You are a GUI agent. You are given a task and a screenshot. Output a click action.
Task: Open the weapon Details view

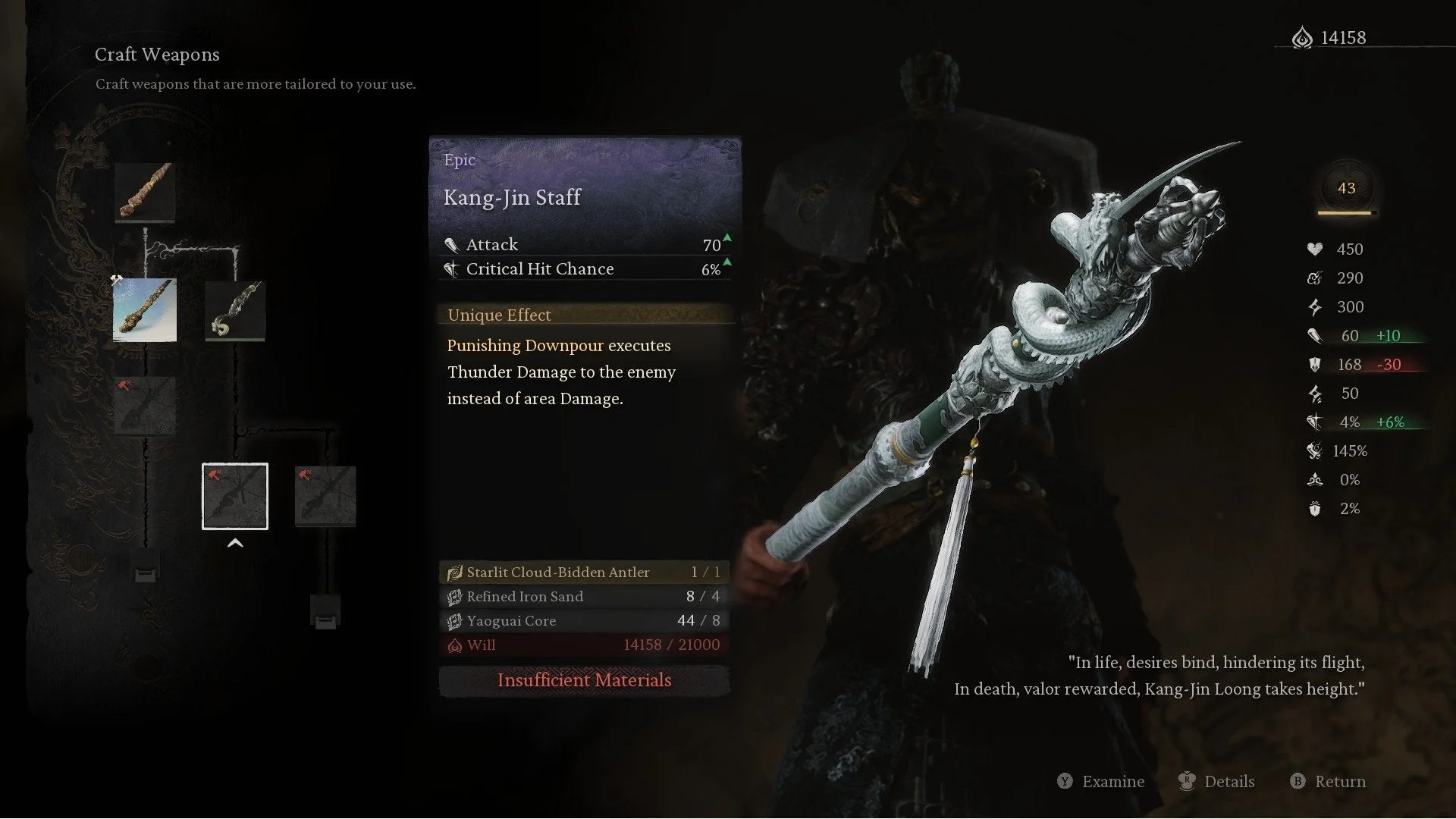(1217, 782)
